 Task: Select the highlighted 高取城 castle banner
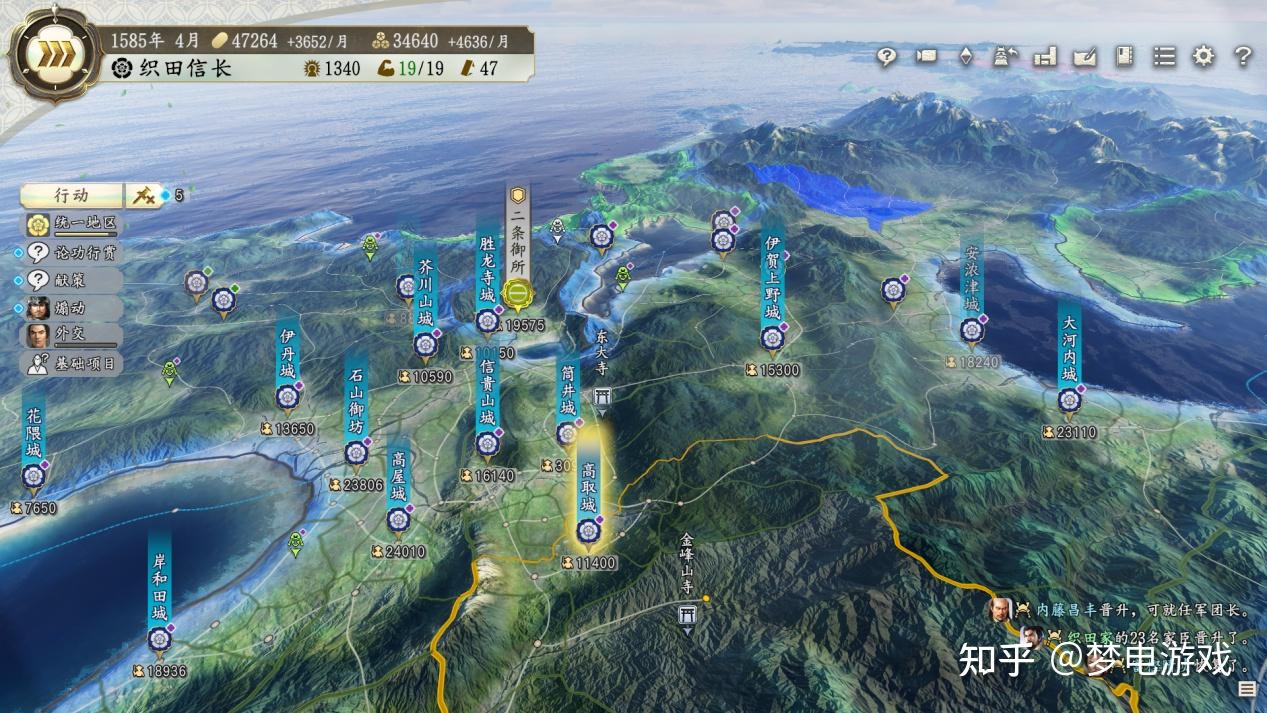[588, 492]
